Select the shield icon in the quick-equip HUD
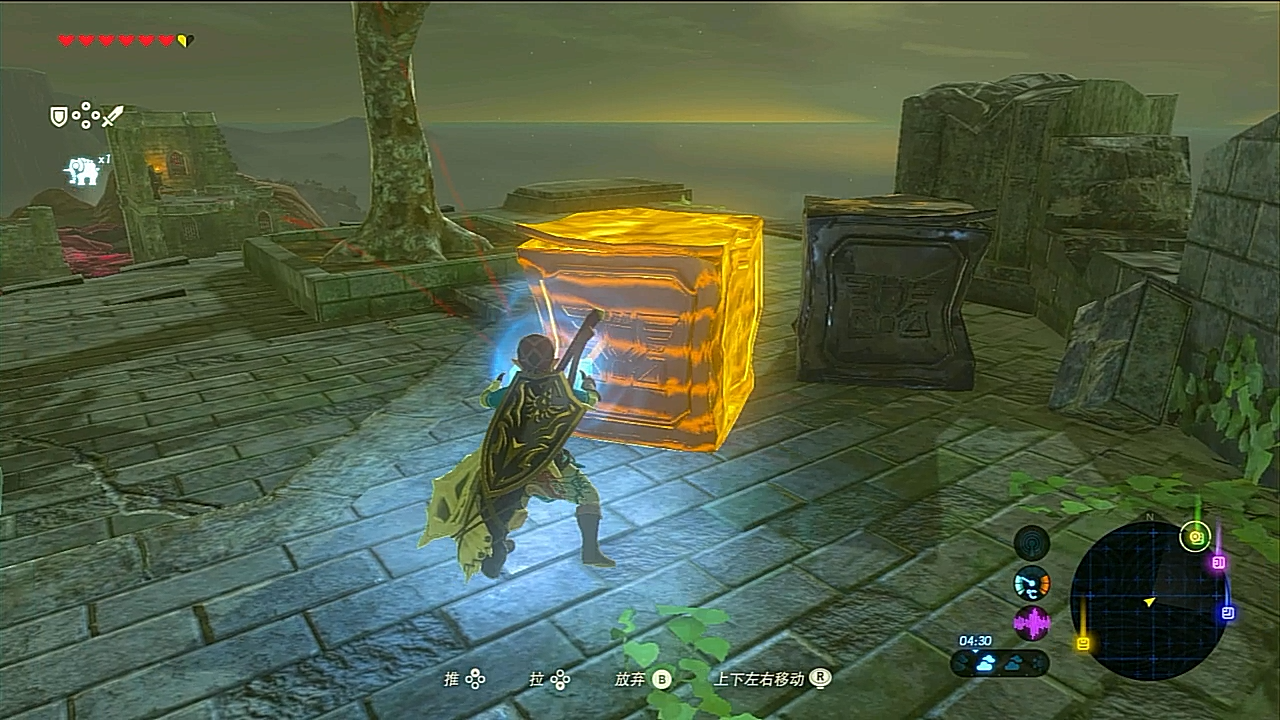The height and width of the screenshot is (720, 1280). pos(59,117)
